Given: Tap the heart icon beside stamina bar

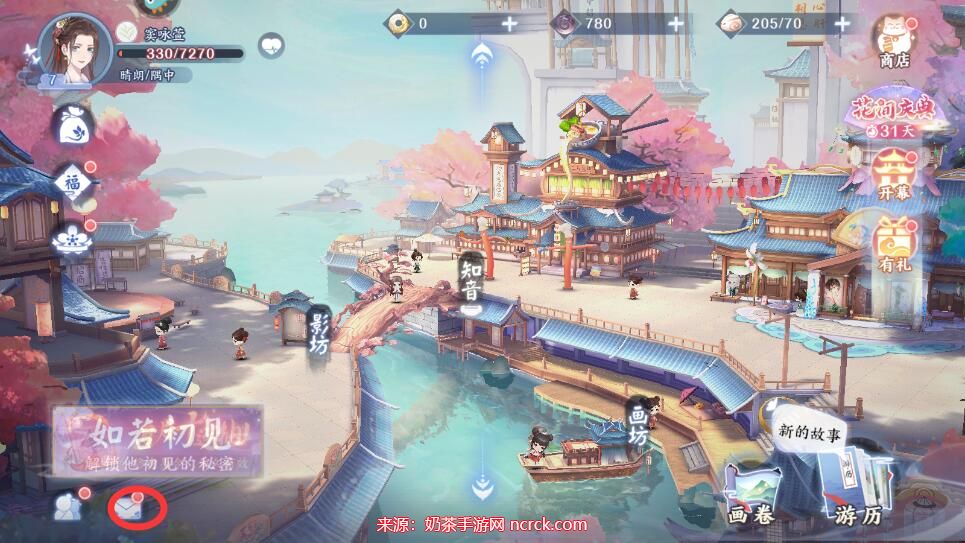Looking at the screenshot, I should click(x=271, y=45).
